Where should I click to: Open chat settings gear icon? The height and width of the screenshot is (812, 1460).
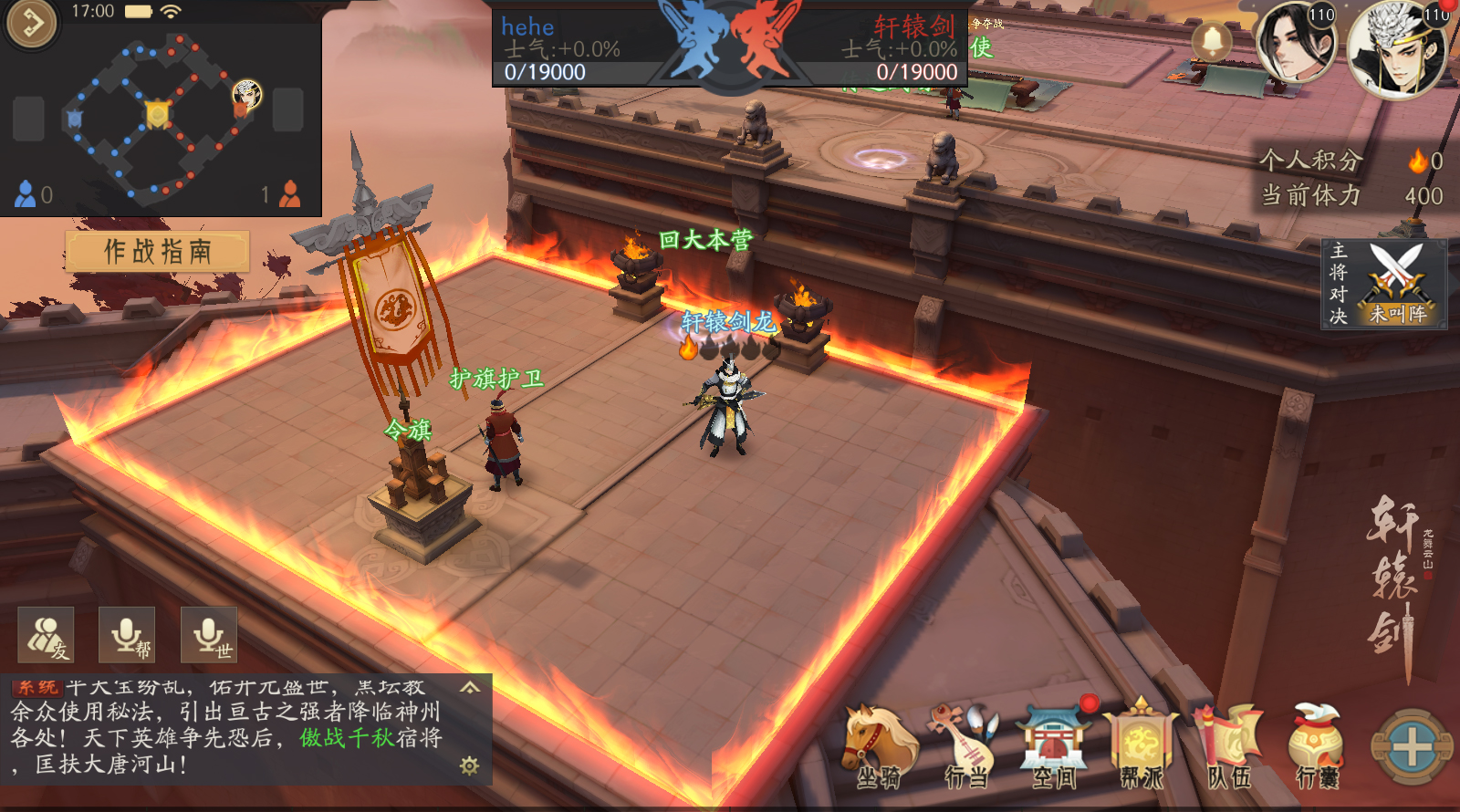pyautogui.click(x=470, y=765)
